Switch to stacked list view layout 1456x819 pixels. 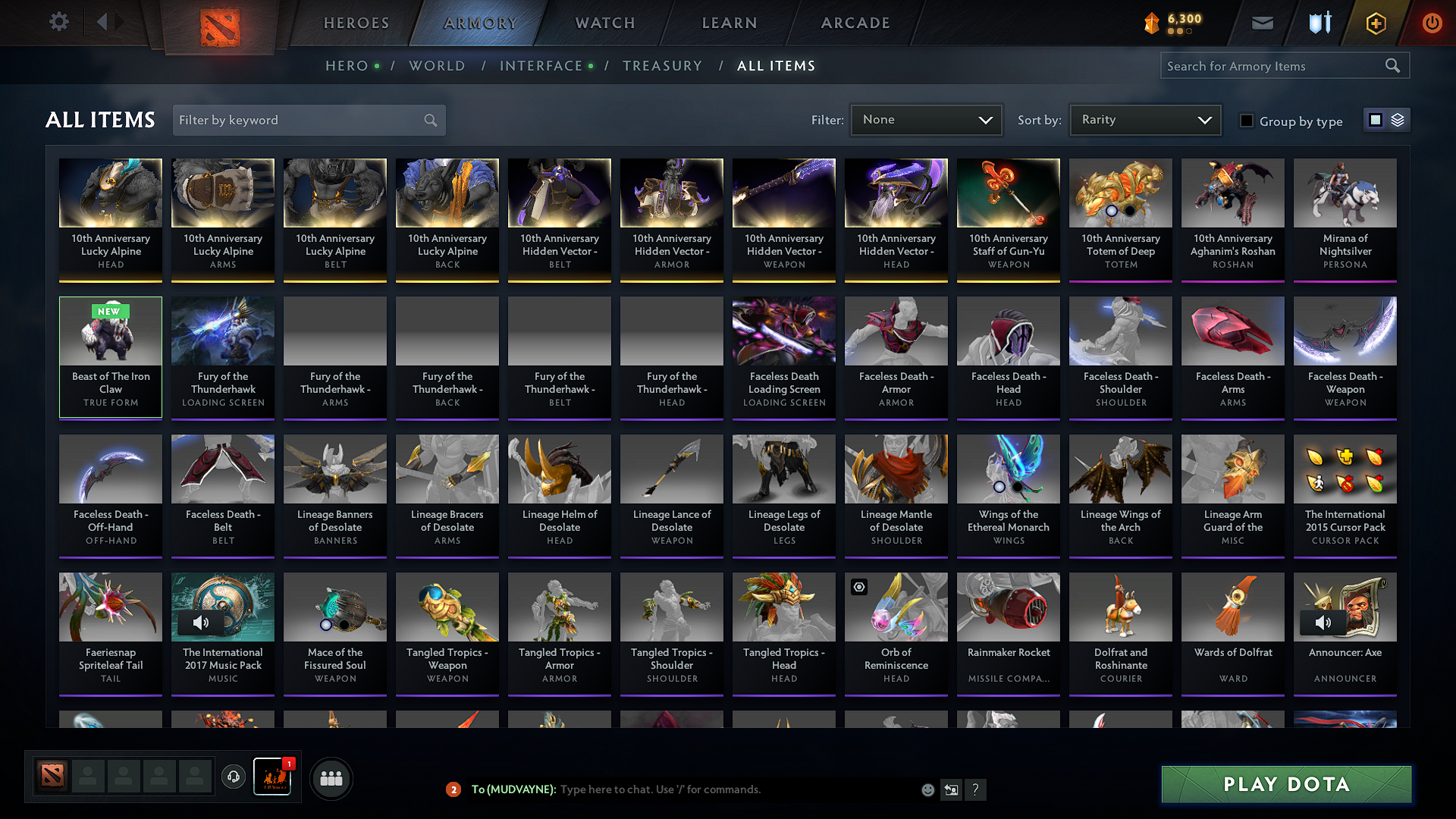pos(1396,119)
